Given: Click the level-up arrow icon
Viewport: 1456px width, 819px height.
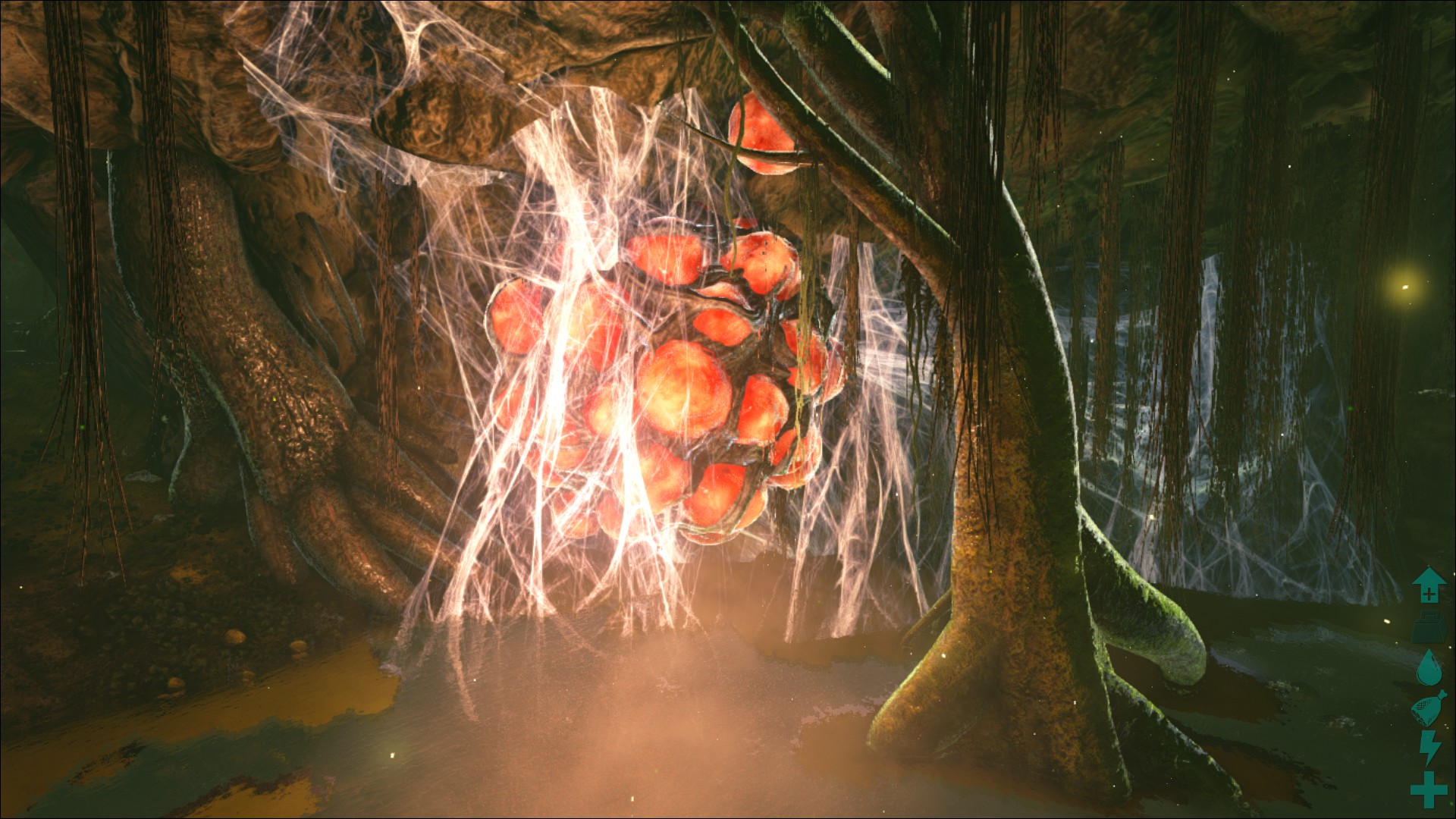Looking at the screenshot, I should click(x=1429, y=585).
